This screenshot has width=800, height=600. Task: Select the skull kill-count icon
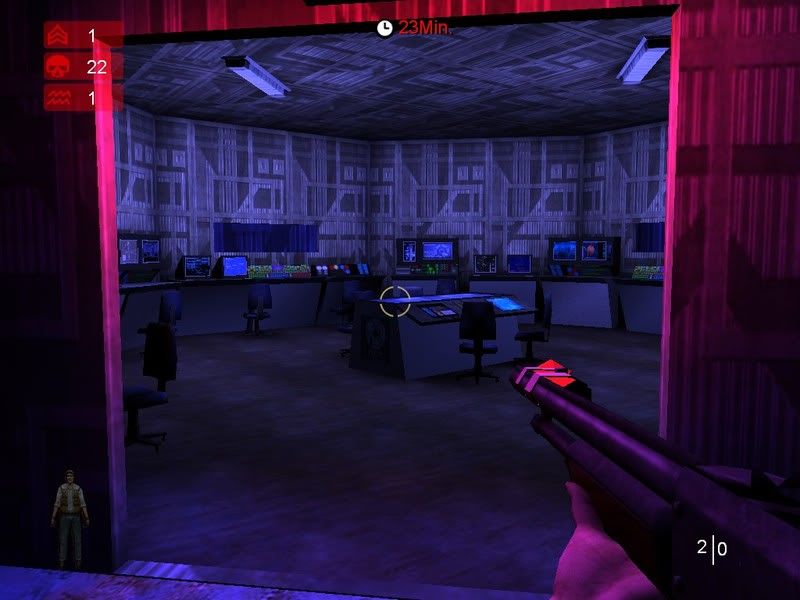56,67
